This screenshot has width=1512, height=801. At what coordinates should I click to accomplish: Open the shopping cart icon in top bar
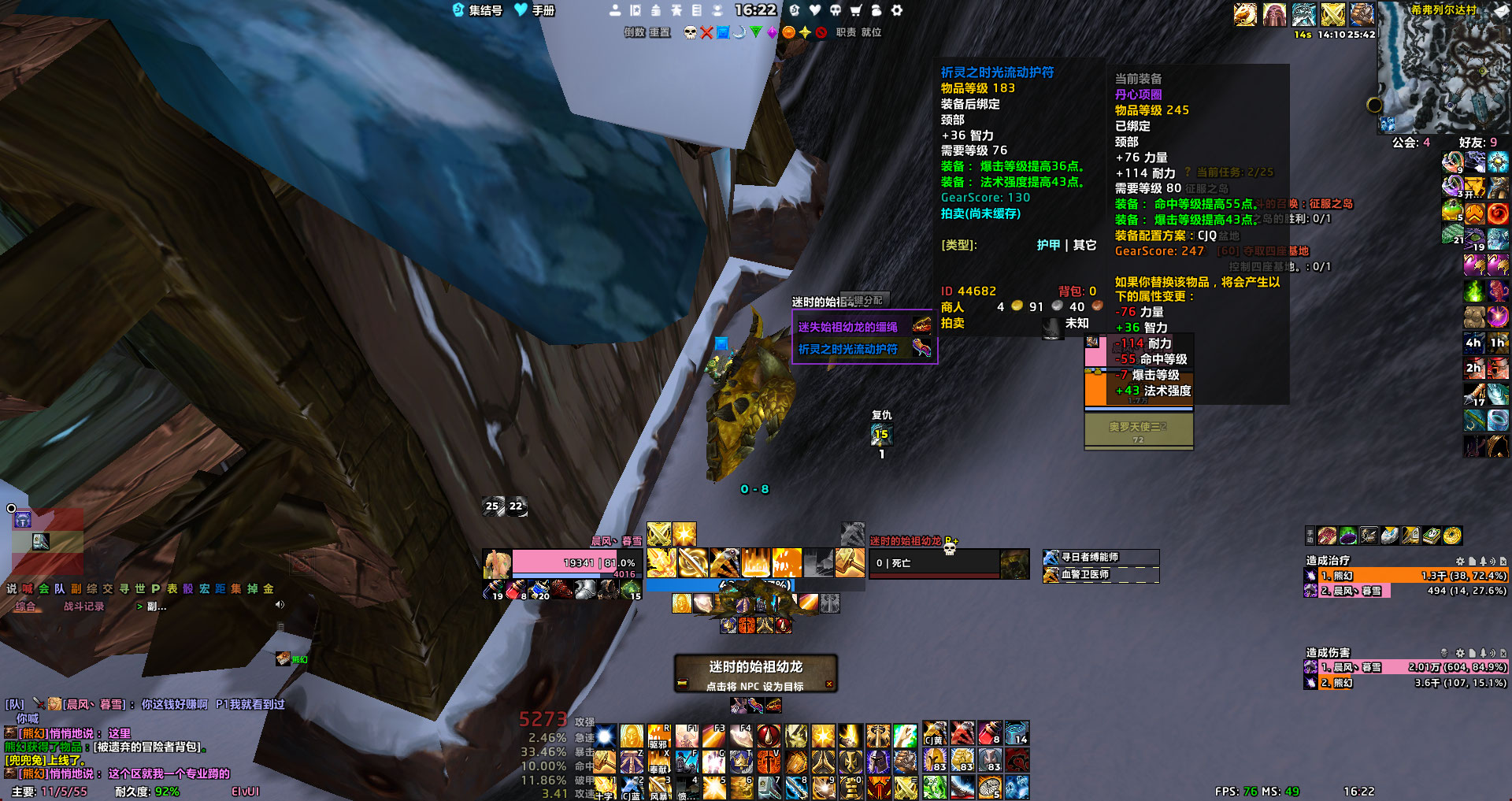856,10
